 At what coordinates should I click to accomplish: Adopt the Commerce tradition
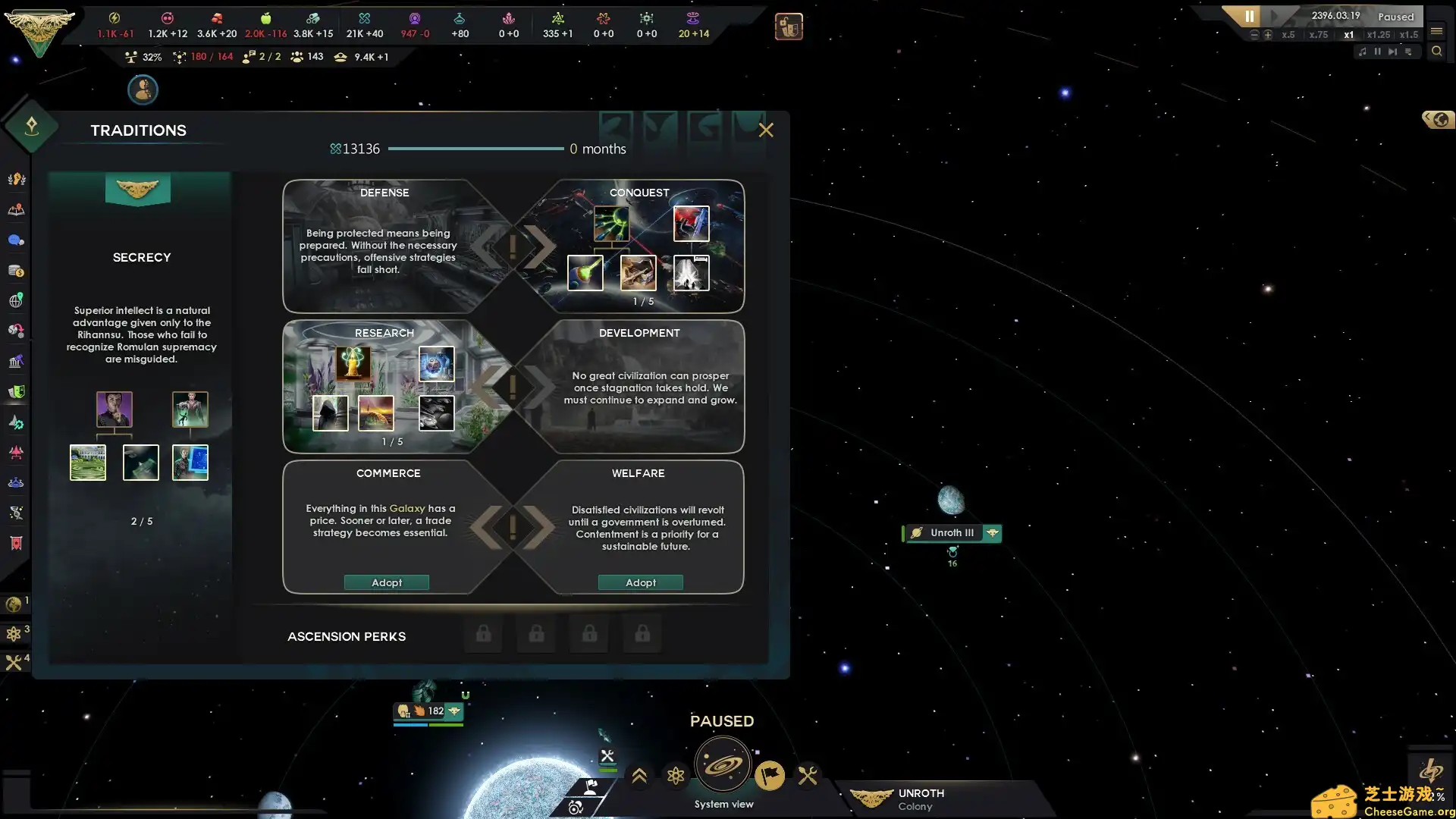click(387, 582)
